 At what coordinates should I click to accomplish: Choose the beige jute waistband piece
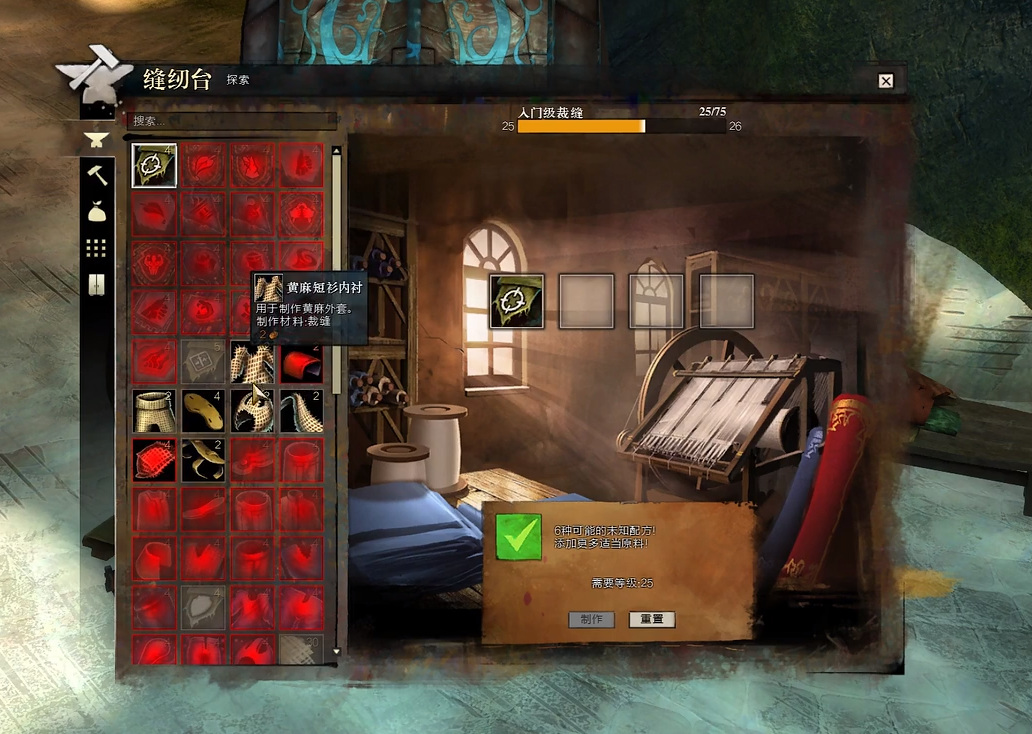(x=155, y=411)
